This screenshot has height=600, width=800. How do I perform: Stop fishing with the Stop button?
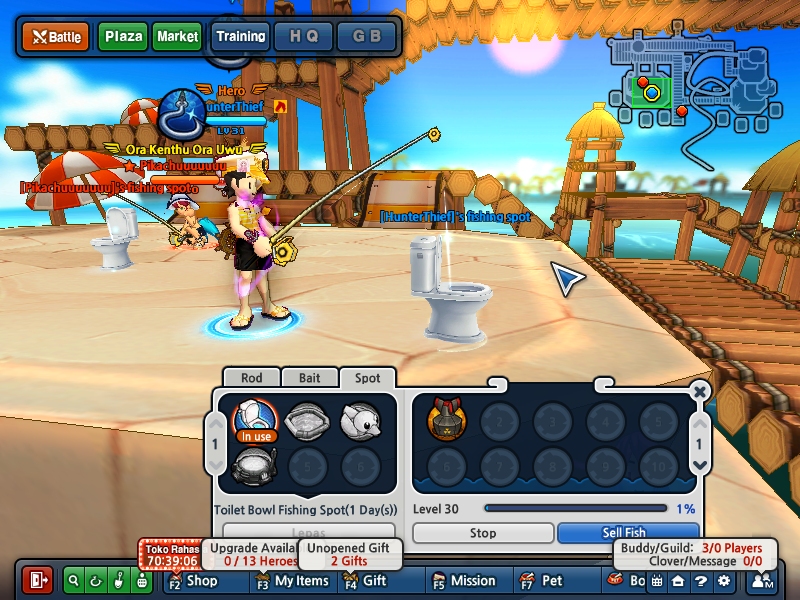point(483,533)
